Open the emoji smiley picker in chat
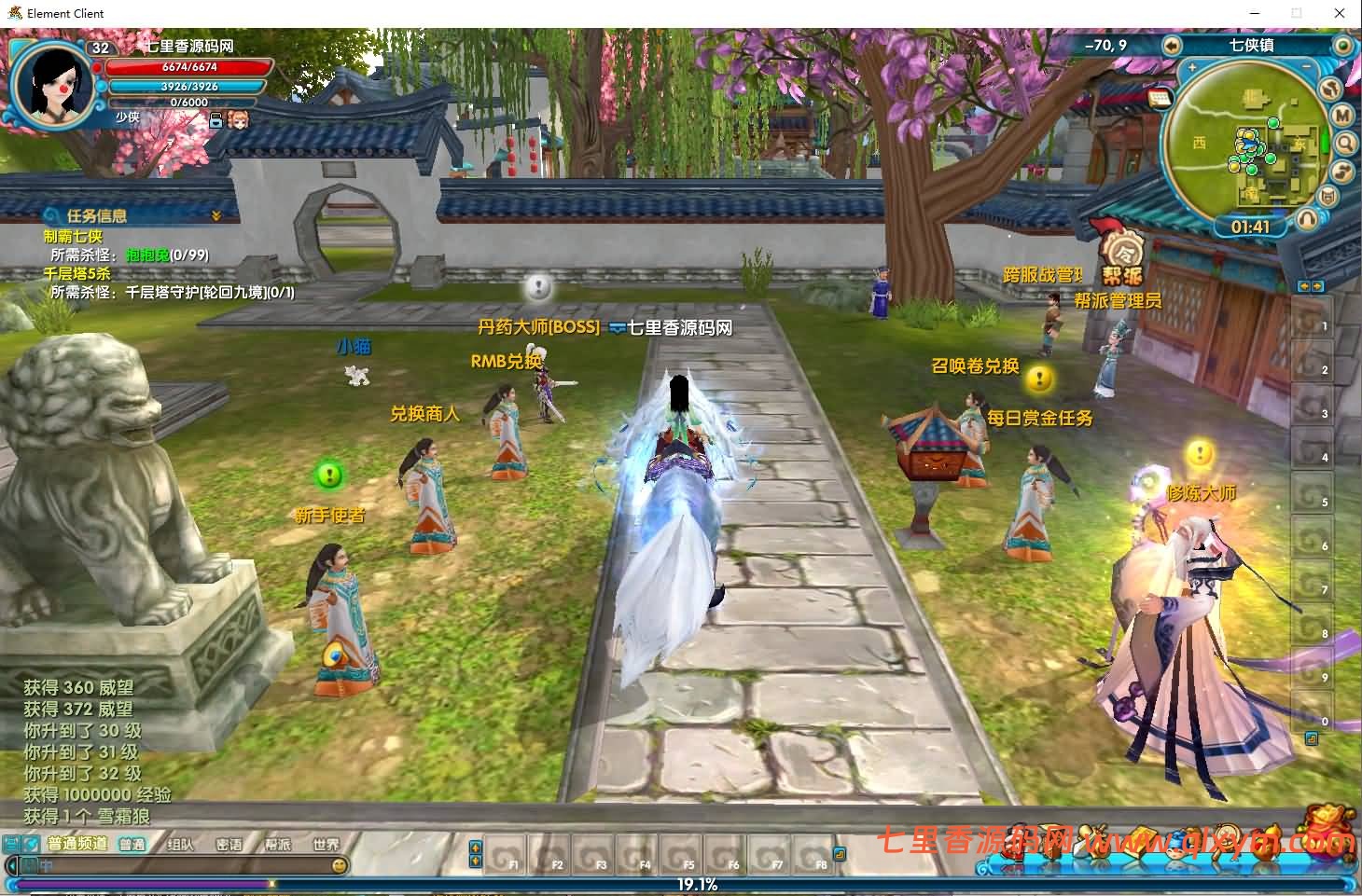Screen dimensions: 1362x896 click(x=340, y=865)
